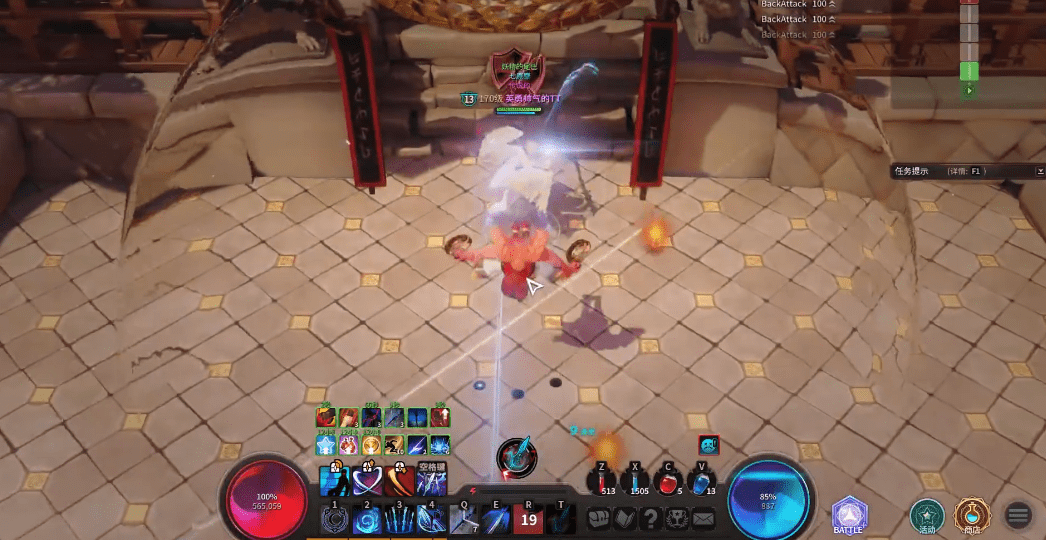The width and height of the screenshot is (1046, 540).
Task: Open the question mark help icon
Action: tap(650, 519)
